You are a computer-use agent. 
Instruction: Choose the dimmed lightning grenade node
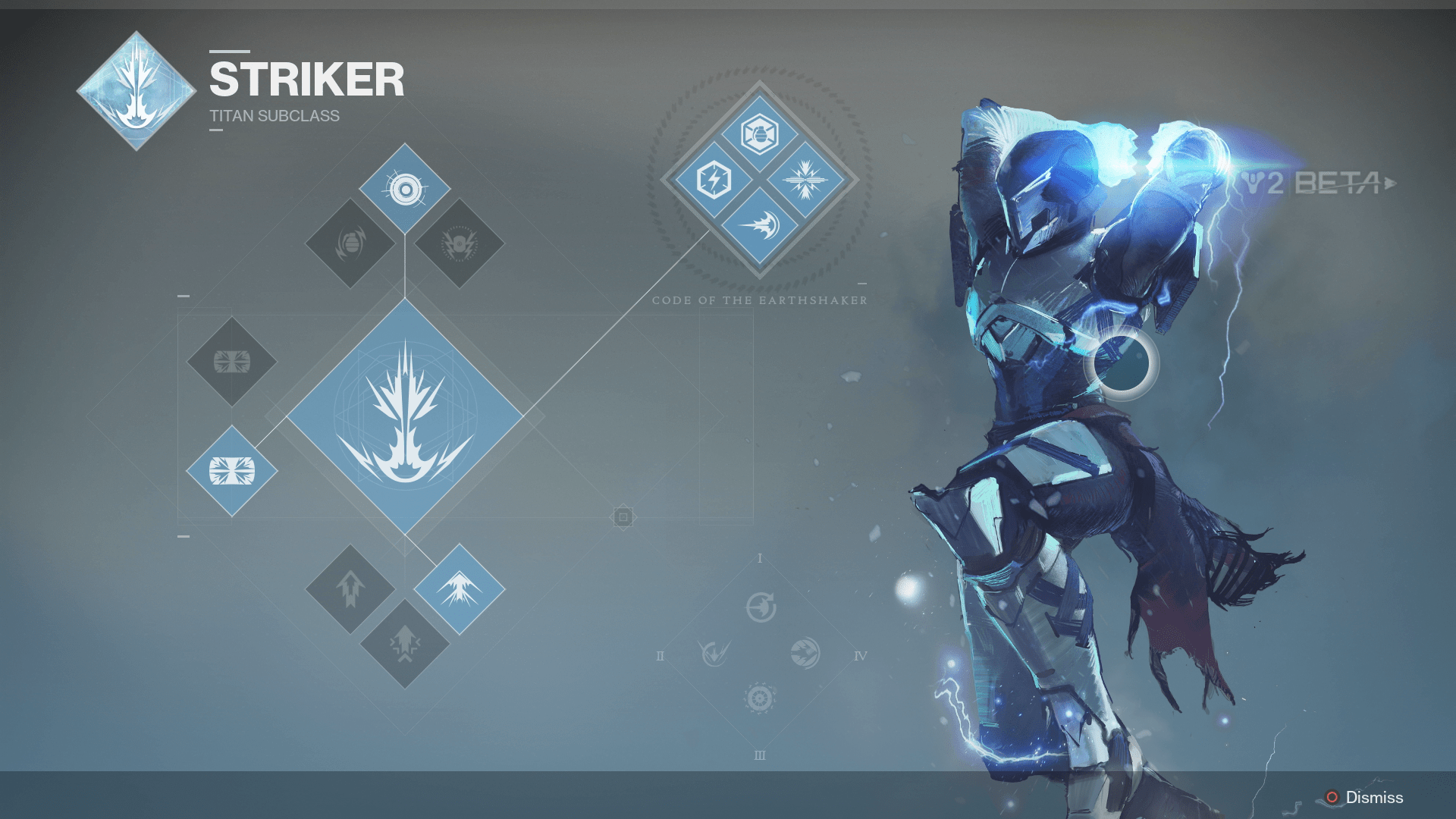460,243
